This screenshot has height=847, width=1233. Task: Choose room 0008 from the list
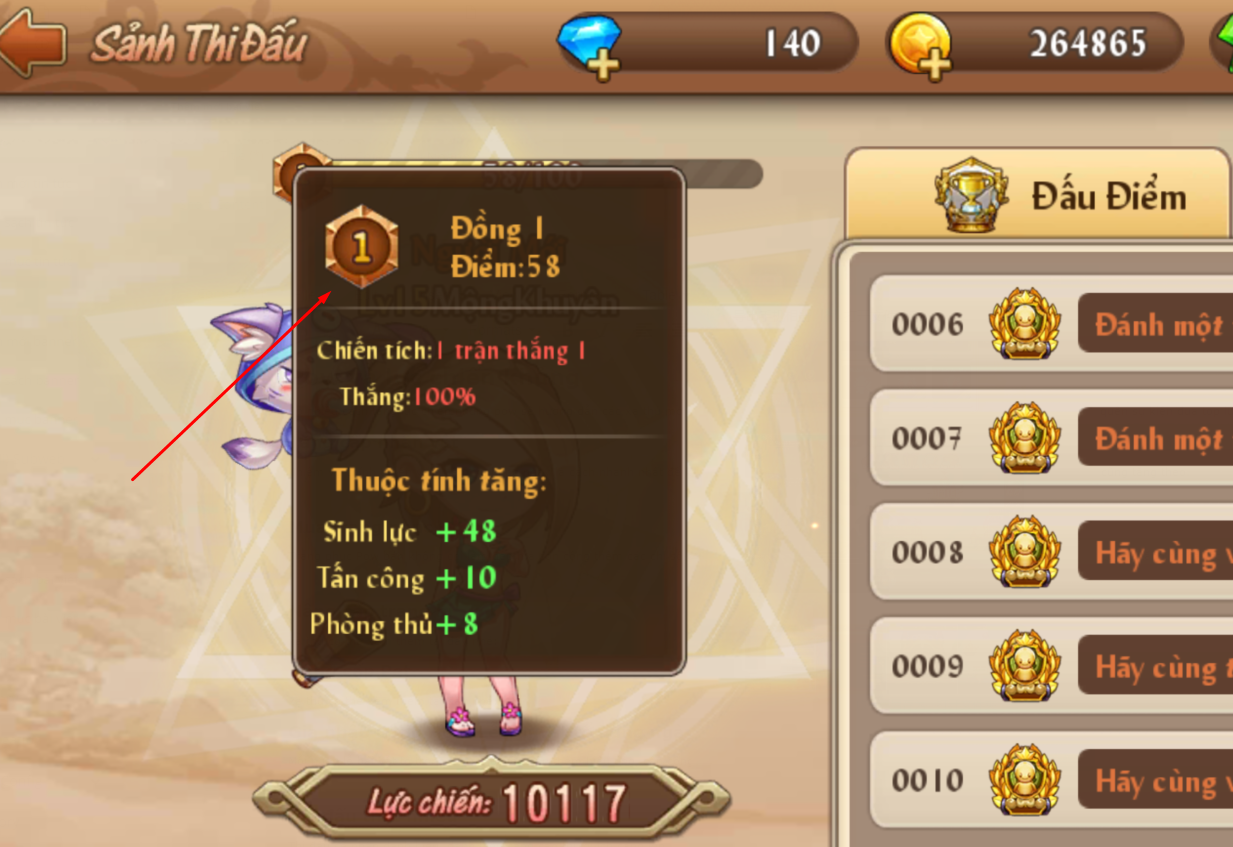[x=1050, y=553]
